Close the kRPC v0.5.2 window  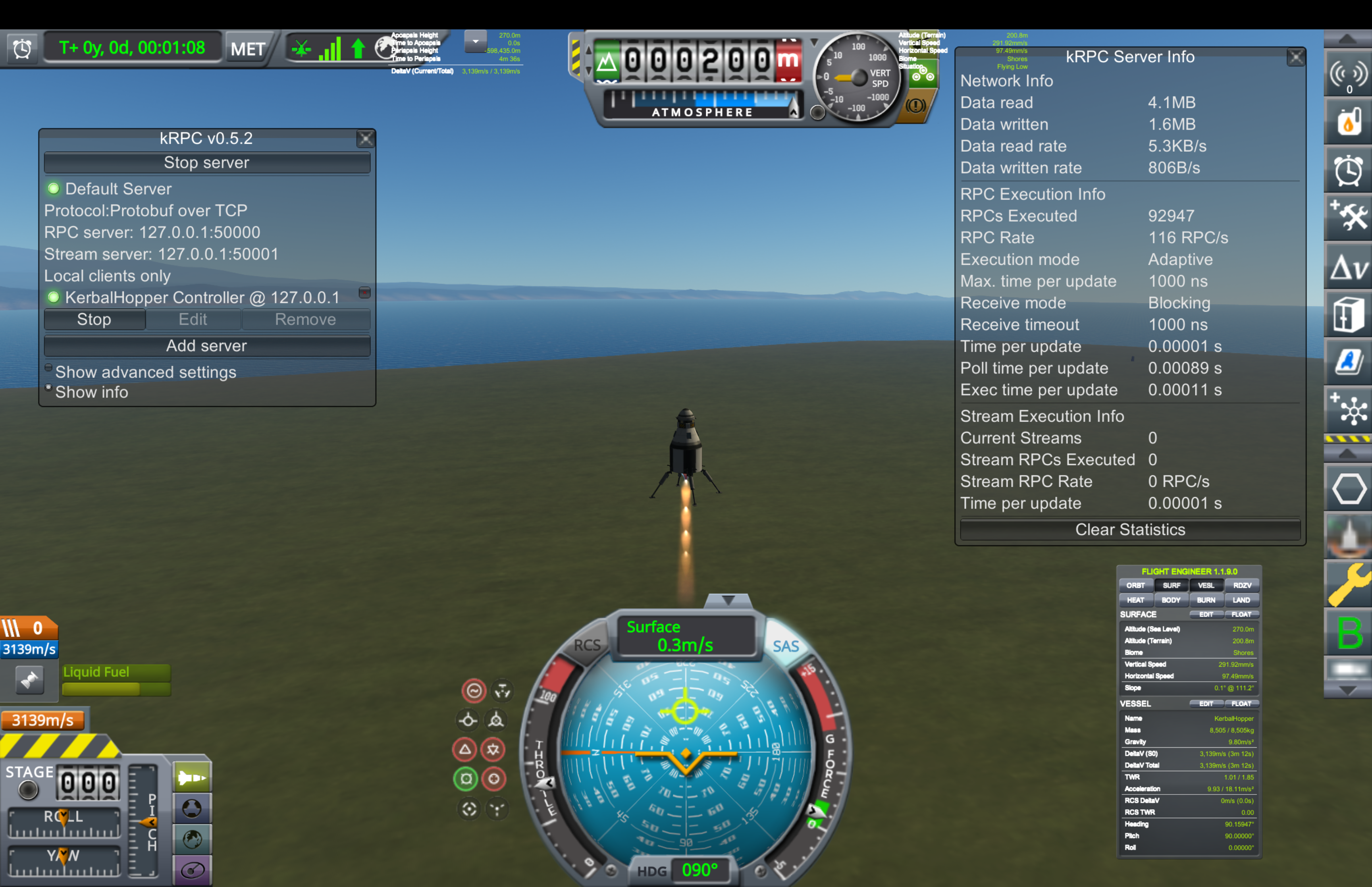point(365,139)
